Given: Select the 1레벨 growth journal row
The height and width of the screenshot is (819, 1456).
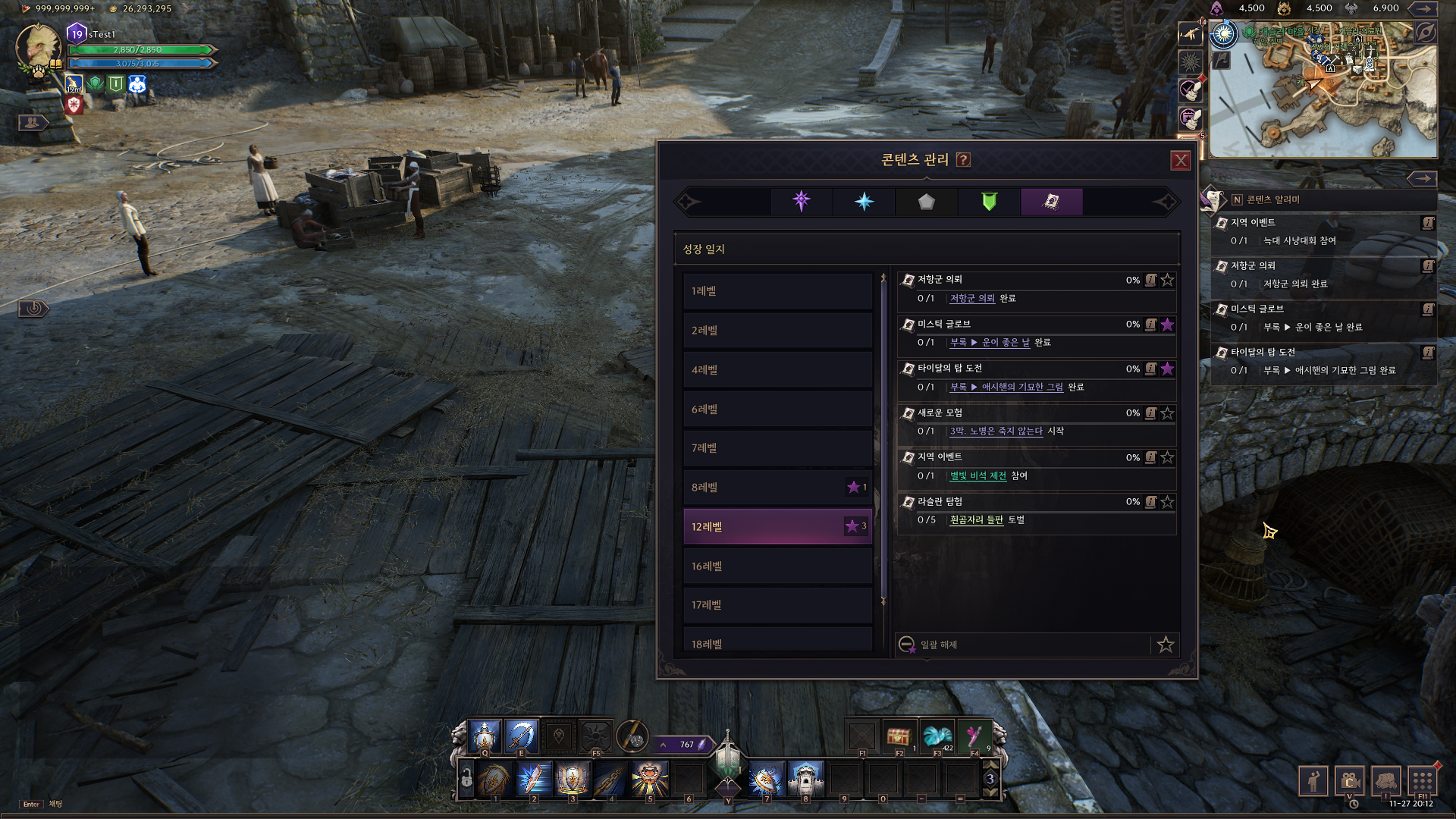Looking at the screenshot, I should tap(777, 291).
